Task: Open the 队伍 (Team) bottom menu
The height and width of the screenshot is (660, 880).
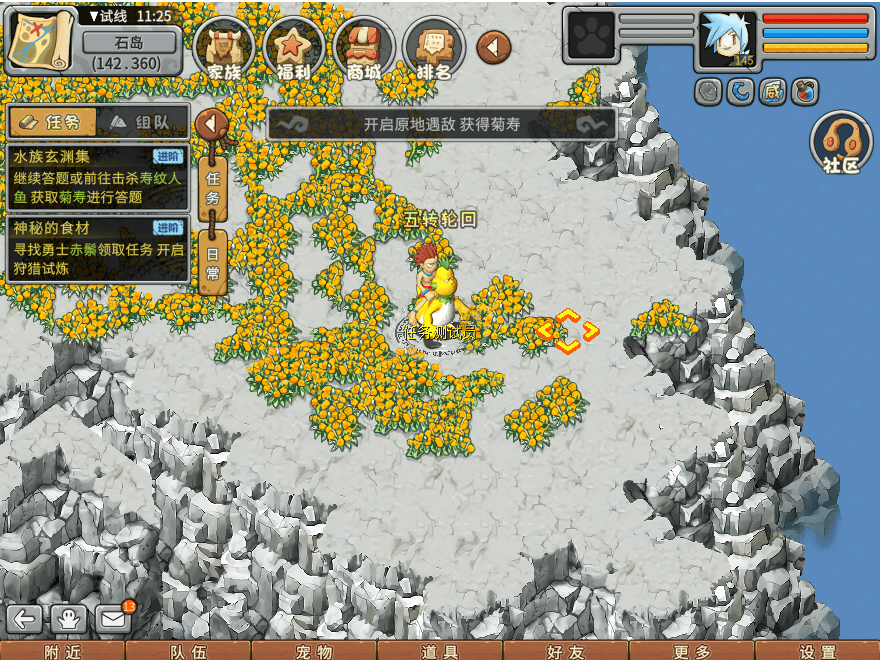Action: (188, 651)
